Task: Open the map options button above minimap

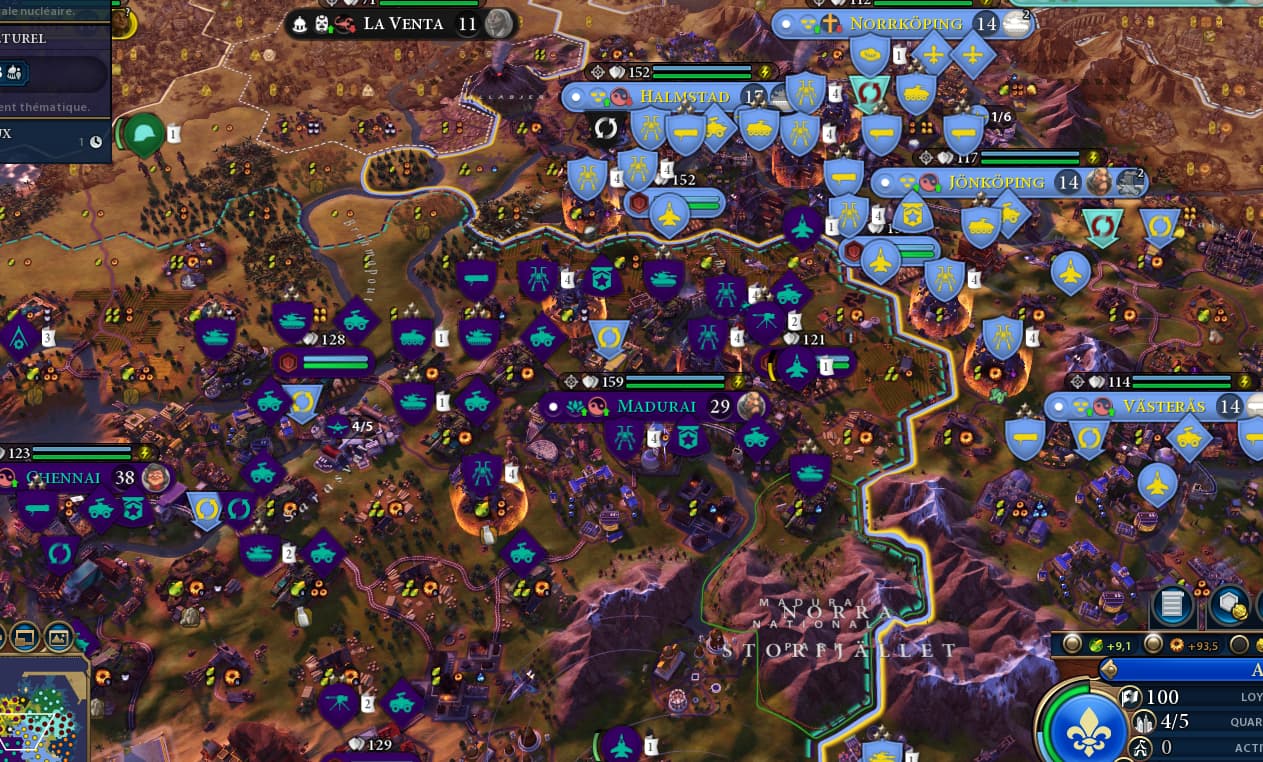Action: [x=25, y=635]
